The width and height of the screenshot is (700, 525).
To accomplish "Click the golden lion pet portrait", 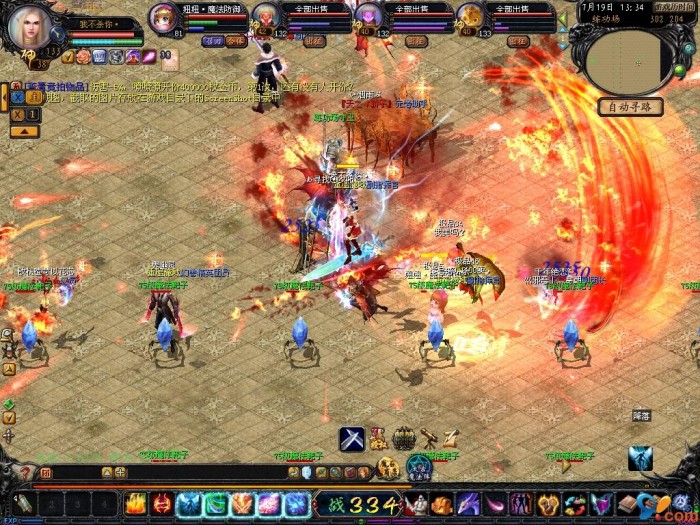I will point(471,17).
